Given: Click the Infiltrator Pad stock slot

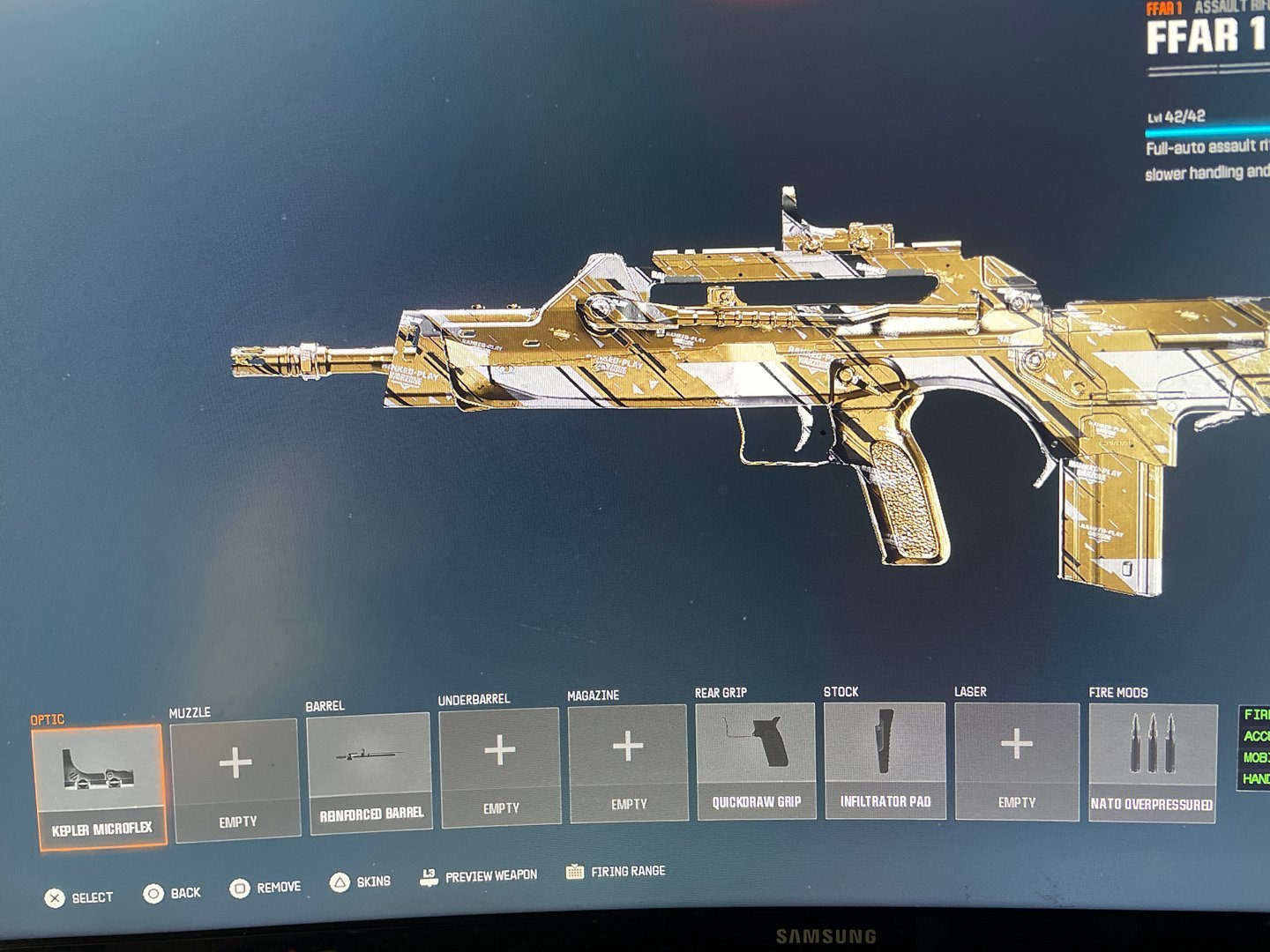Looking at the screenshot, I should pos(885,760).
